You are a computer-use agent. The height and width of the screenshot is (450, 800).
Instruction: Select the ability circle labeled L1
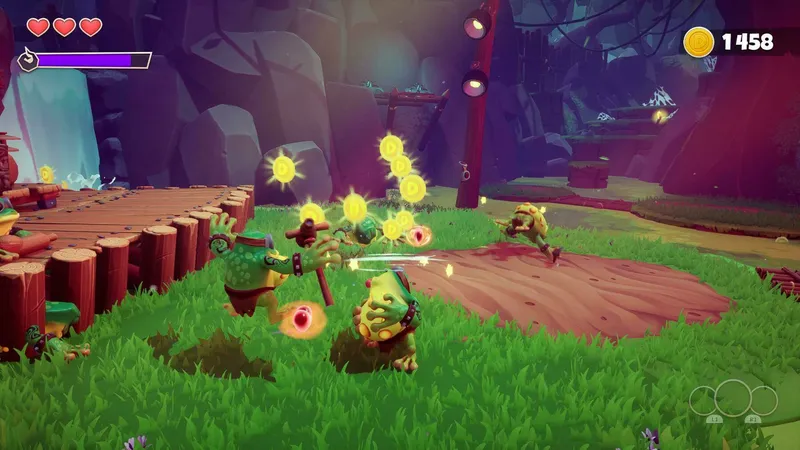click(704, 402)
